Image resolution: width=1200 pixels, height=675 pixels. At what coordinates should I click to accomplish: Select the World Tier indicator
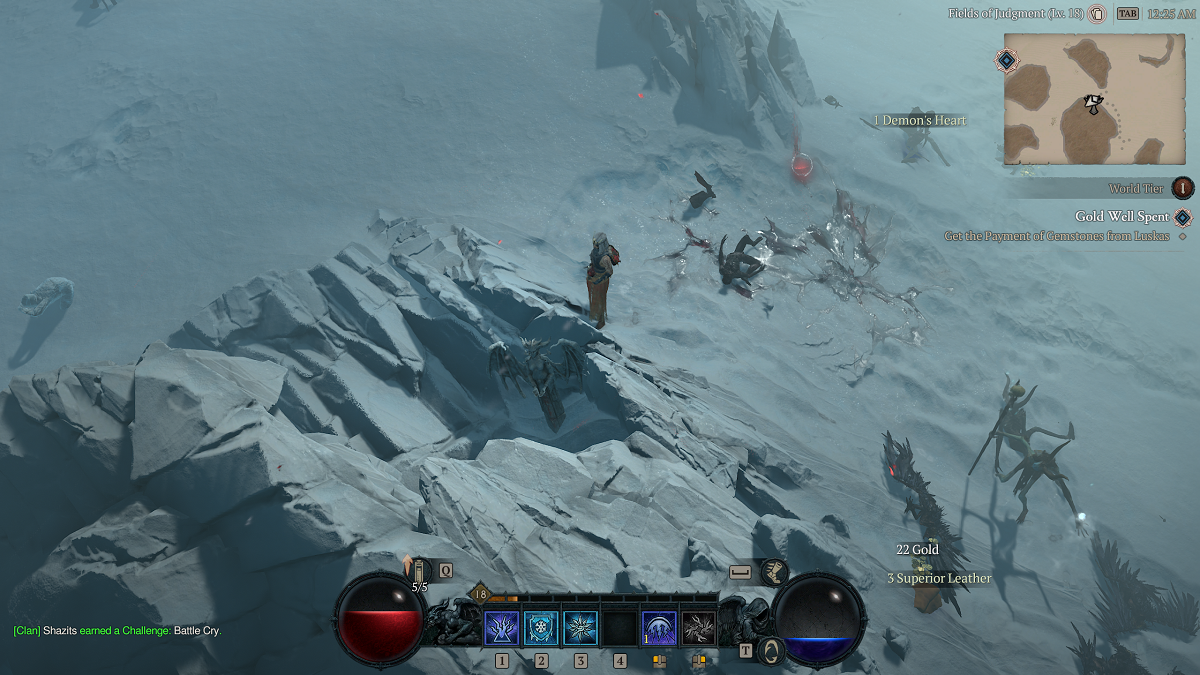coord(1183,188)
